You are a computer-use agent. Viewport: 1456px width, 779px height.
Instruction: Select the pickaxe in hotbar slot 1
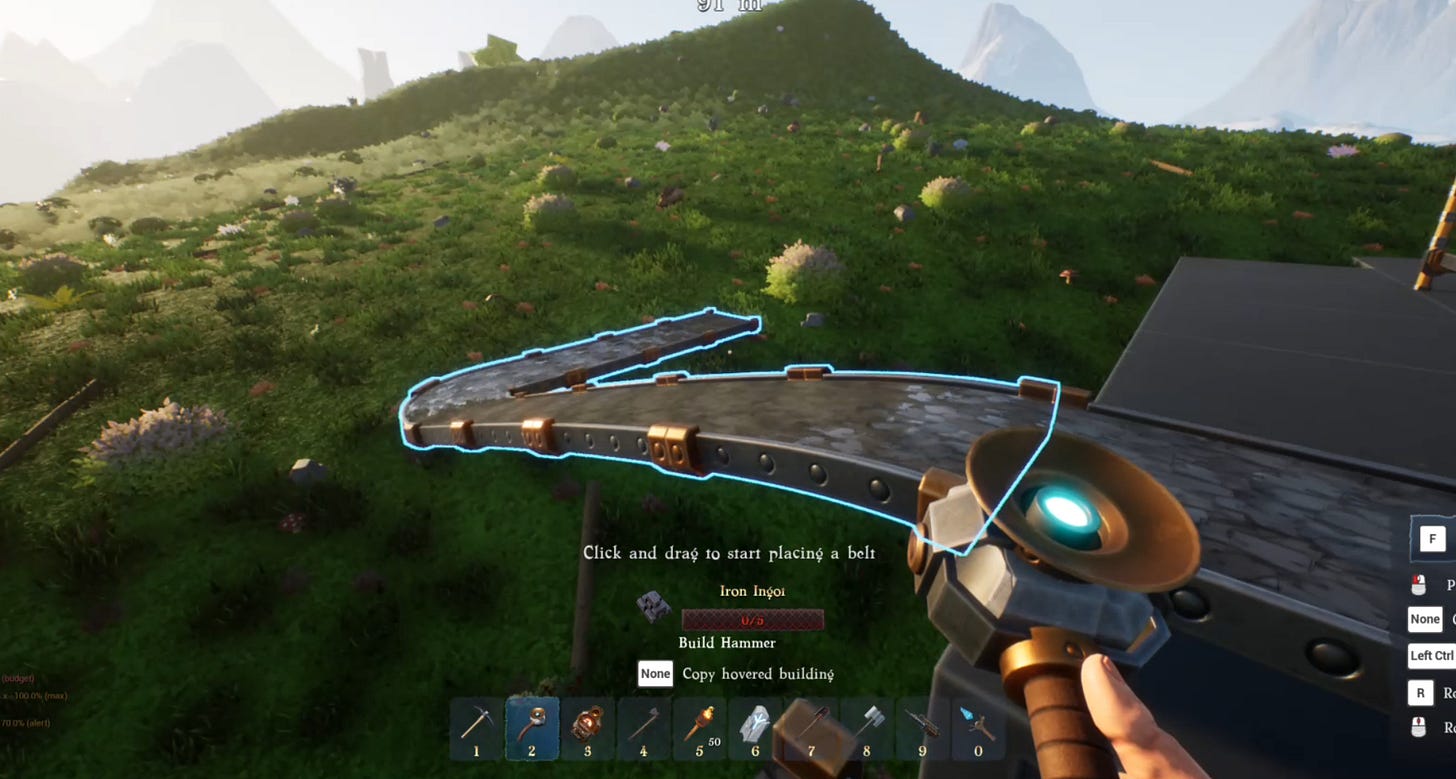(476, 728)
